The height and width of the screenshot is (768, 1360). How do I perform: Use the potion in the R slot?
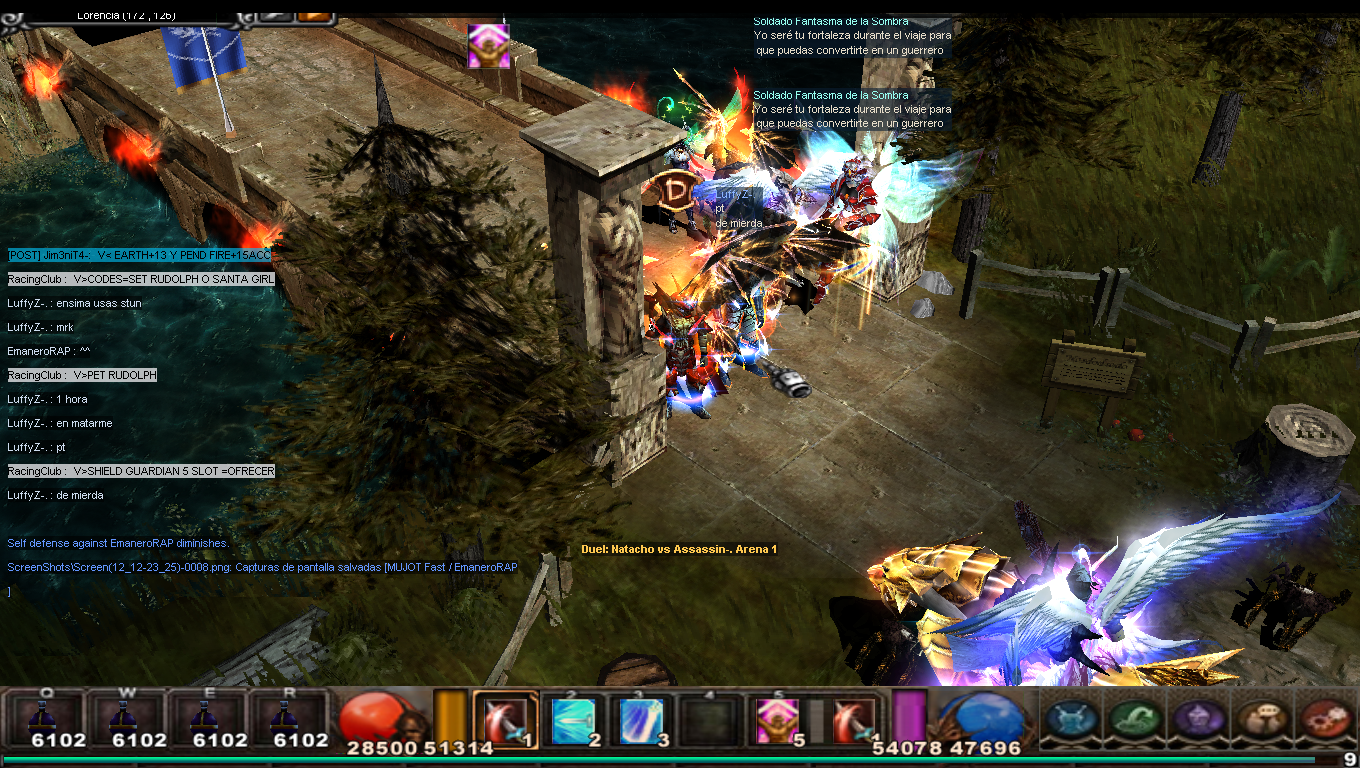pyautogui.click(x=289, y=718)
